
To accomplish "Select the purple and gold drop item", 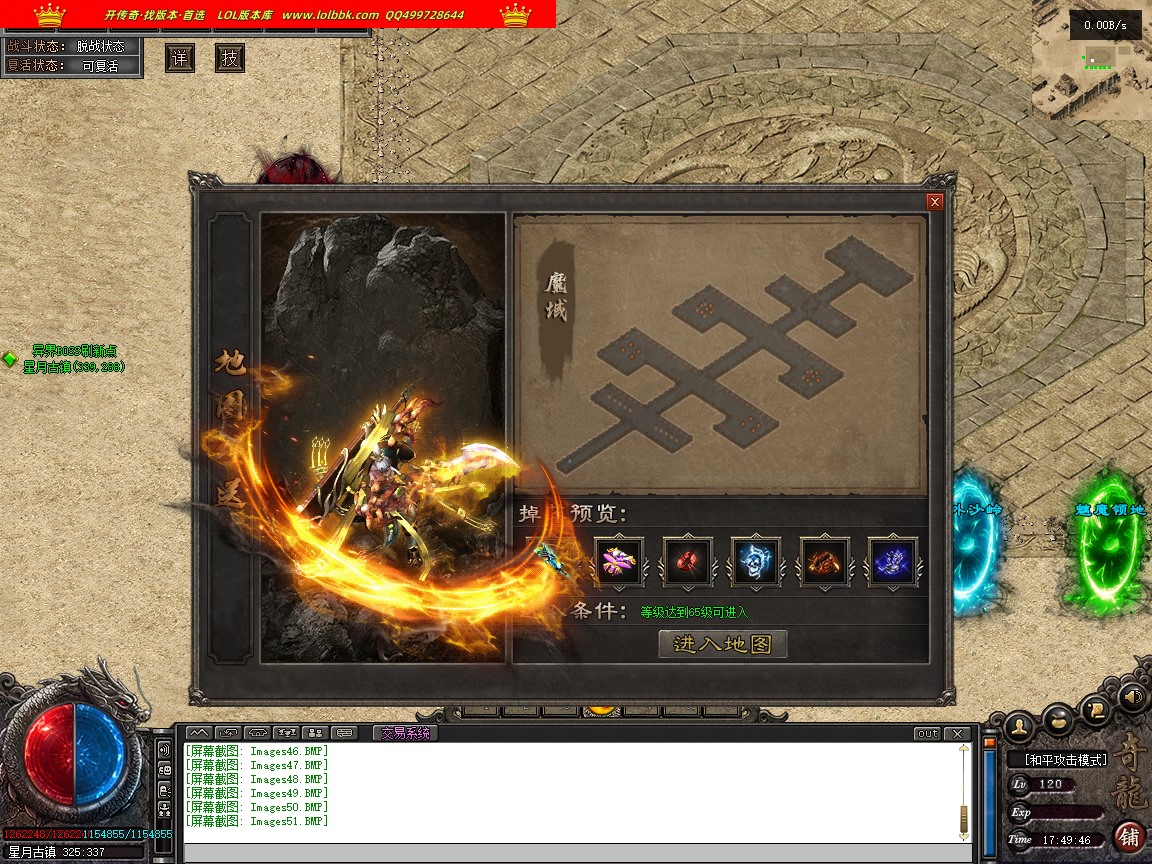I will [x=620, y=562].
